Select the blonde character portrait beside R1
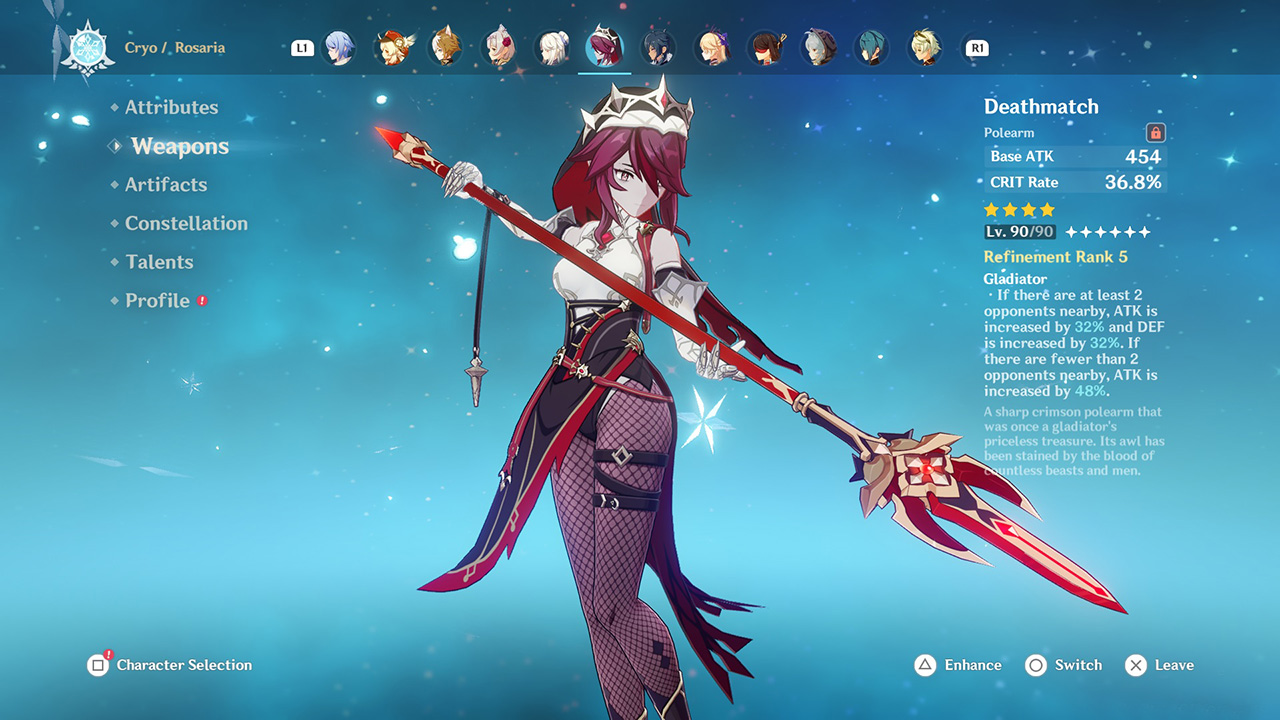This screenshot has height=720, width=1280. [x=925, y=46]
